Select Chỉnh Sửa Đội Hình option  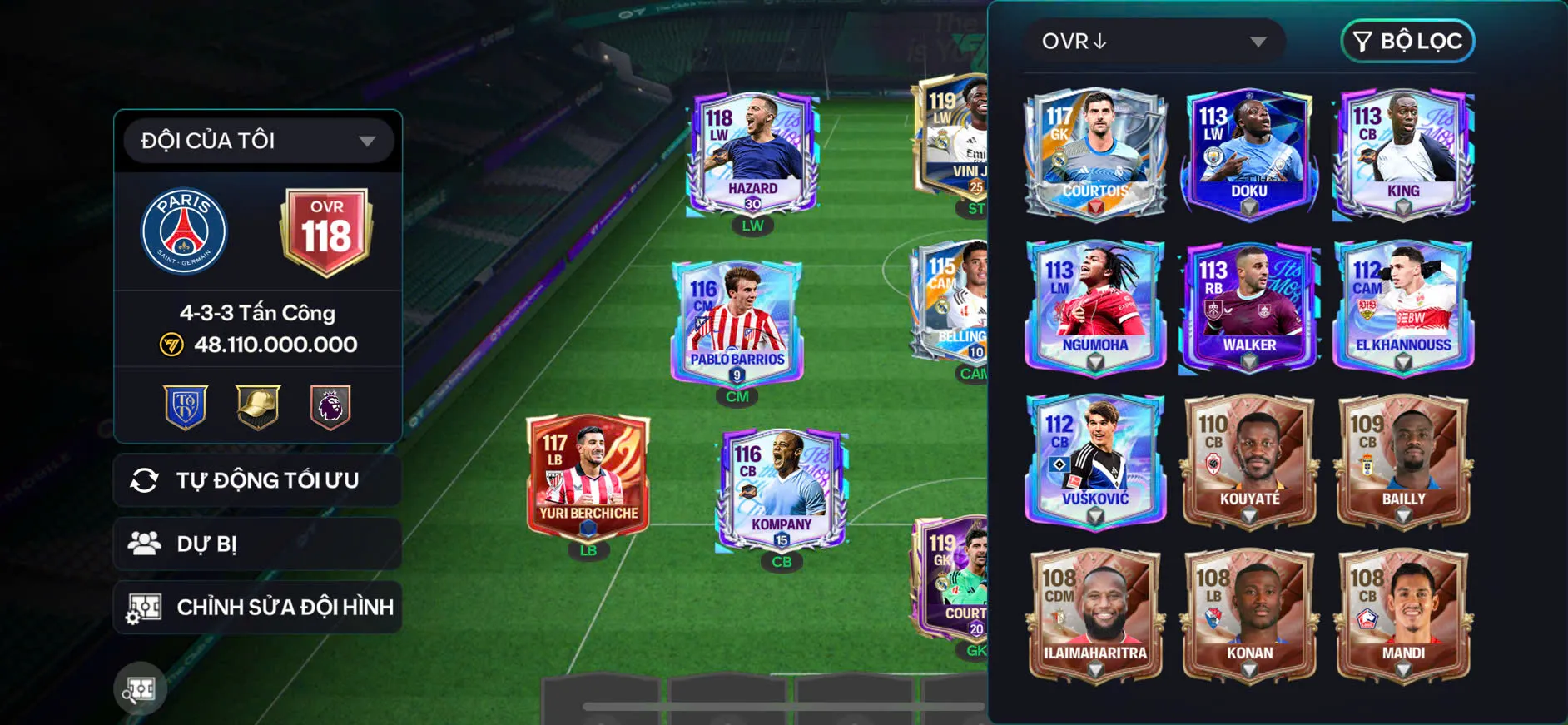point(258,608)
